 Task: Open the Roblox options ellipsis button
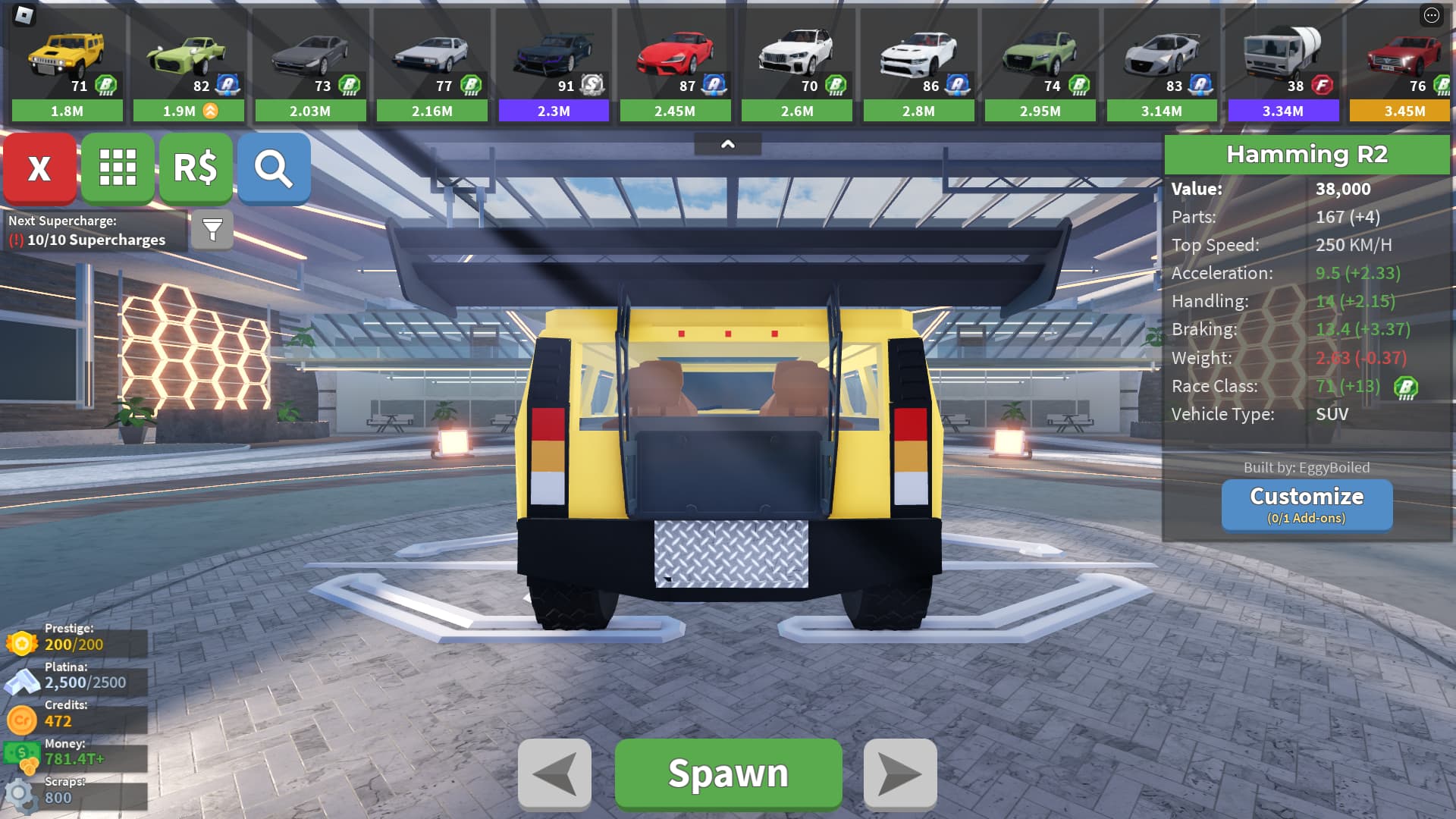point(1431,15)
